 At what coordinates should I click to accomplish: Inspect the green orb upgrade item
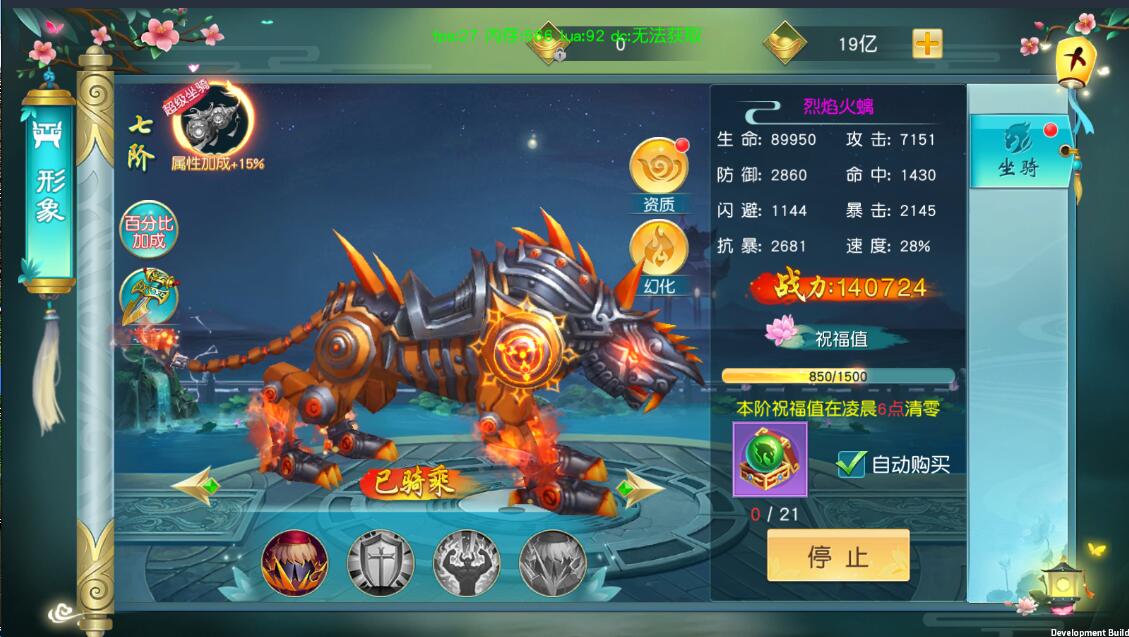[770, 460]
